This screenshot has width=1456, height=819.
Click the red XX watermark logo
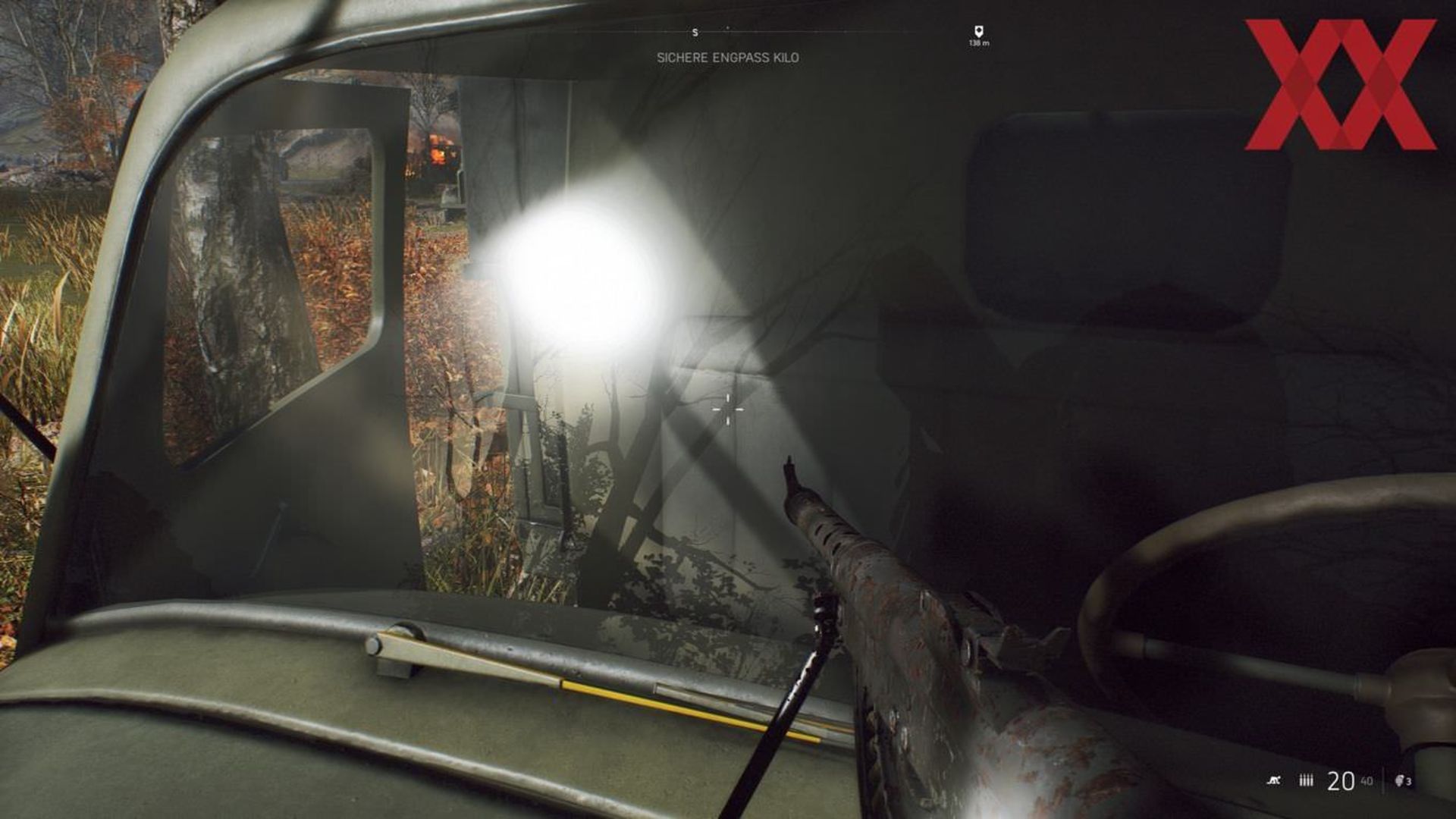(1340, 84)
